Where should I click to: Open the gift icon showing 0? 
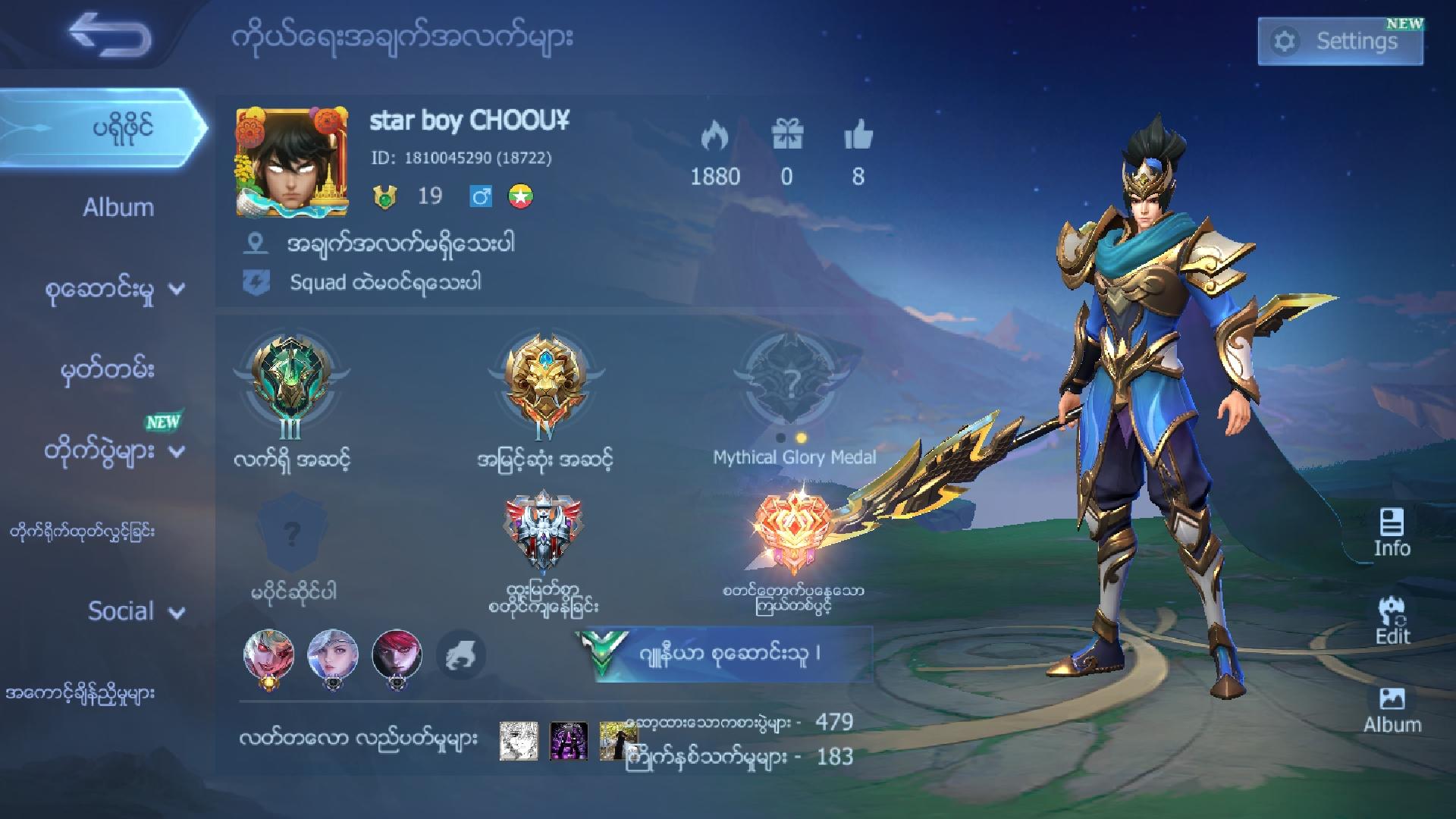[x=786, y=134]
